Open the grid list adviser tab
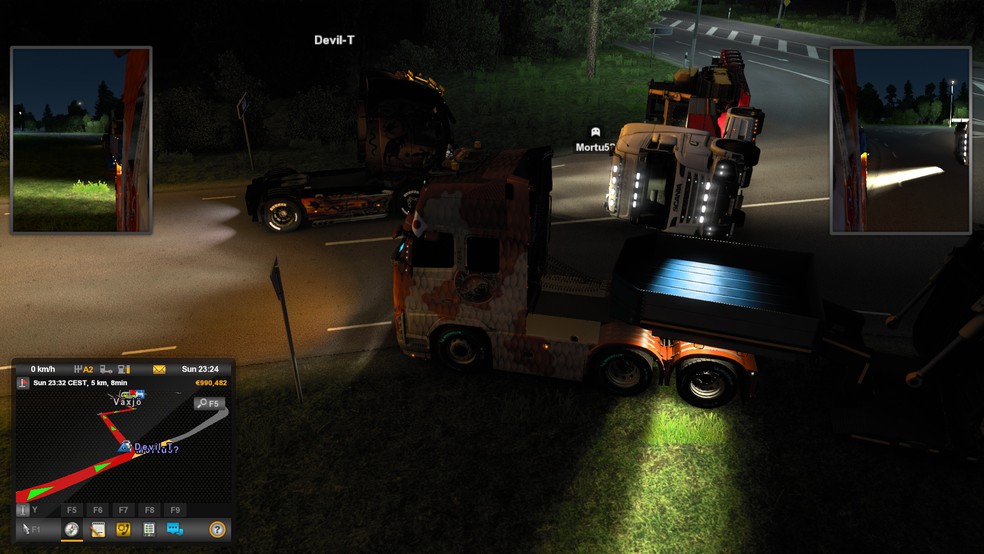Viewport: 984px width, 554px height. tap(149, 529)
